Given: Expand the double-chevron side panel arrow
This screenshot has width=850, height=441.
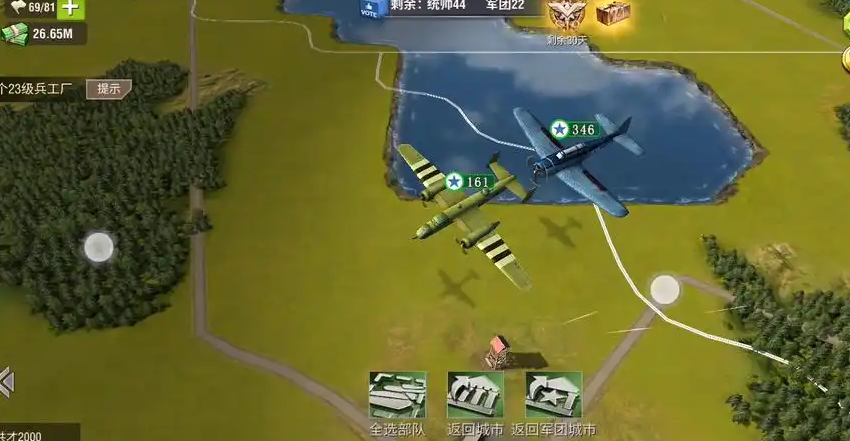Looking at the screenshot, I should point(6,381).
